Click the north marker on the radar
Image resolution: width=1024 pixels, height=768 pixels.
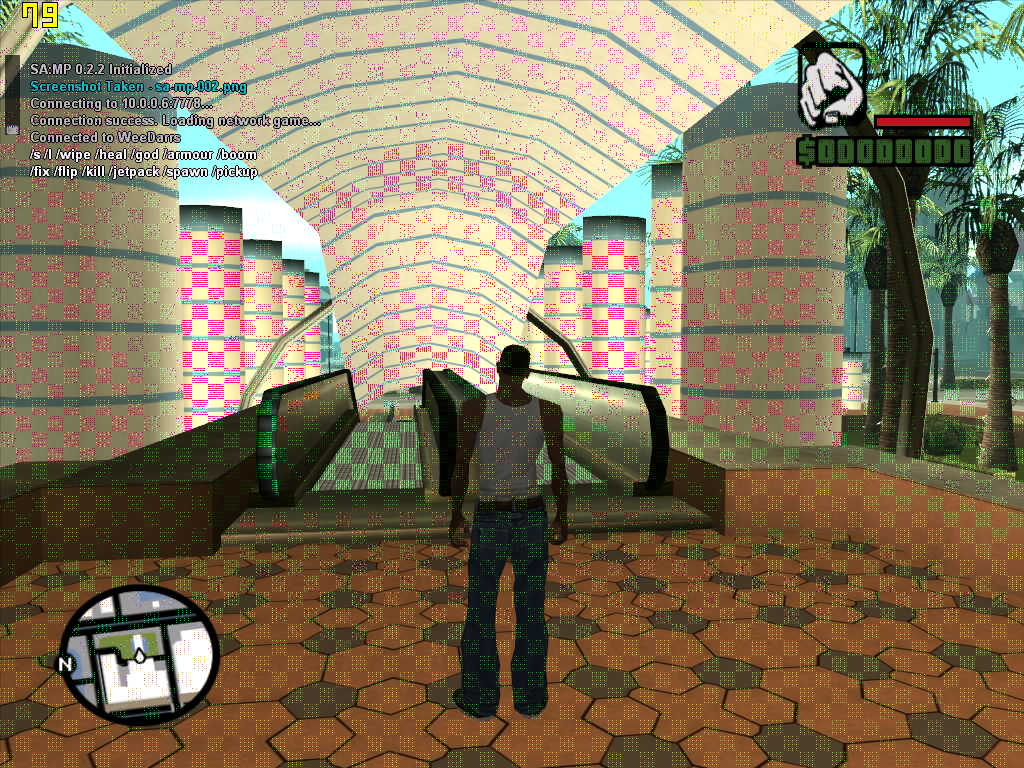pos(66,664)
